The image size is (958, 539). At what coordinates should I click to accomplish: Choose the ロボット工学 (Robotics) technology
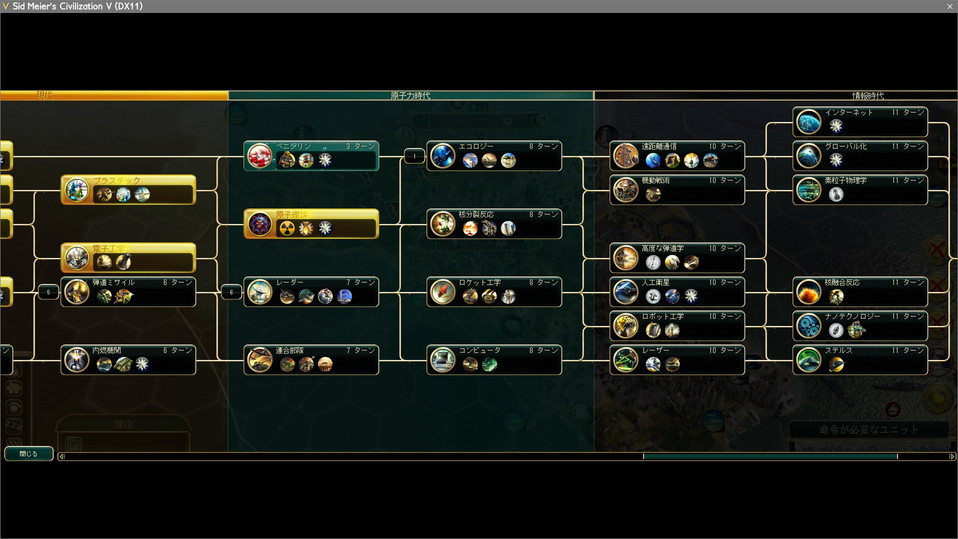point(678,325)
